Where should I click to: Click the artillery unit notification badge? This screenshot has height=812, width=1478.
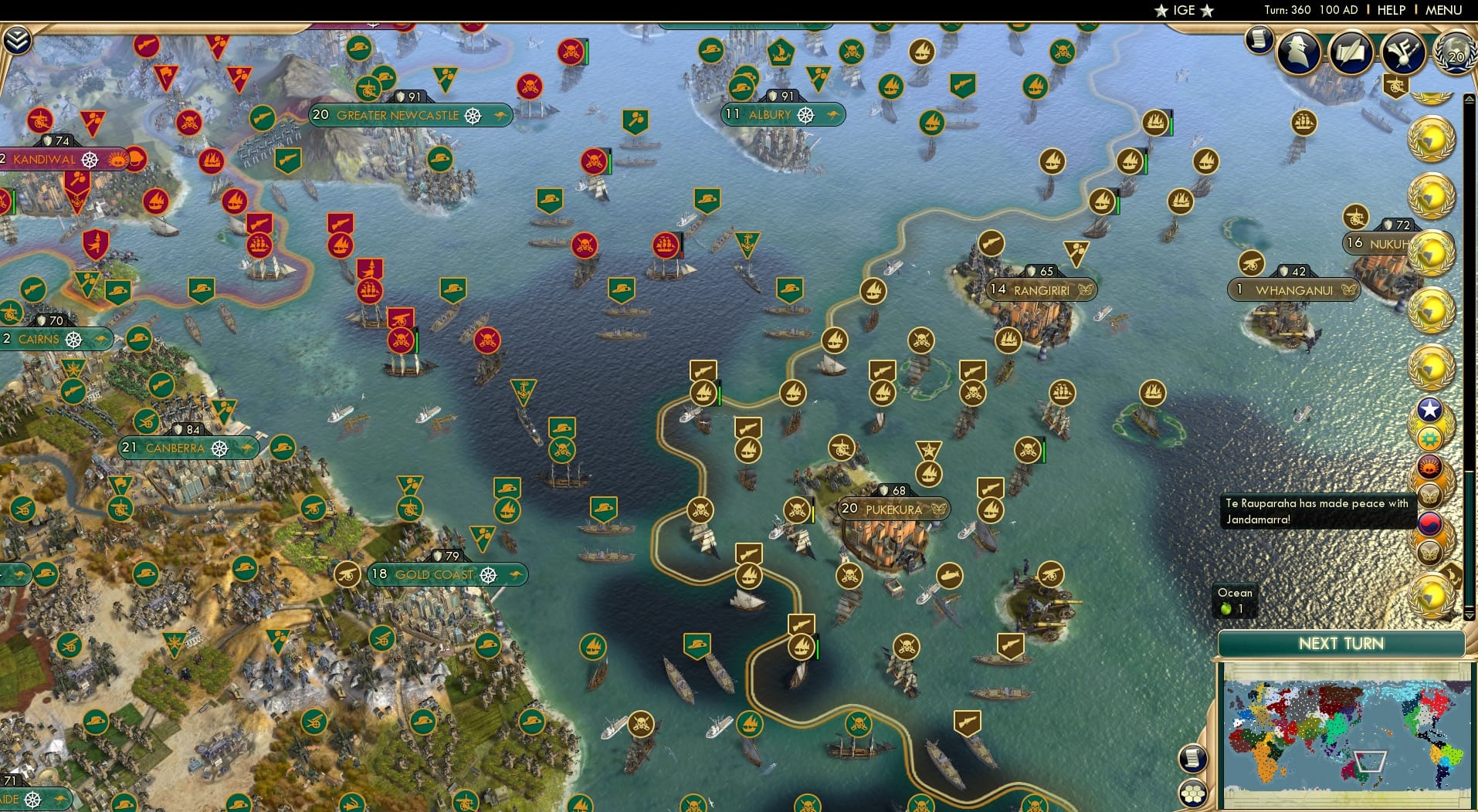pyautogui.click(x=1396, y=86)
